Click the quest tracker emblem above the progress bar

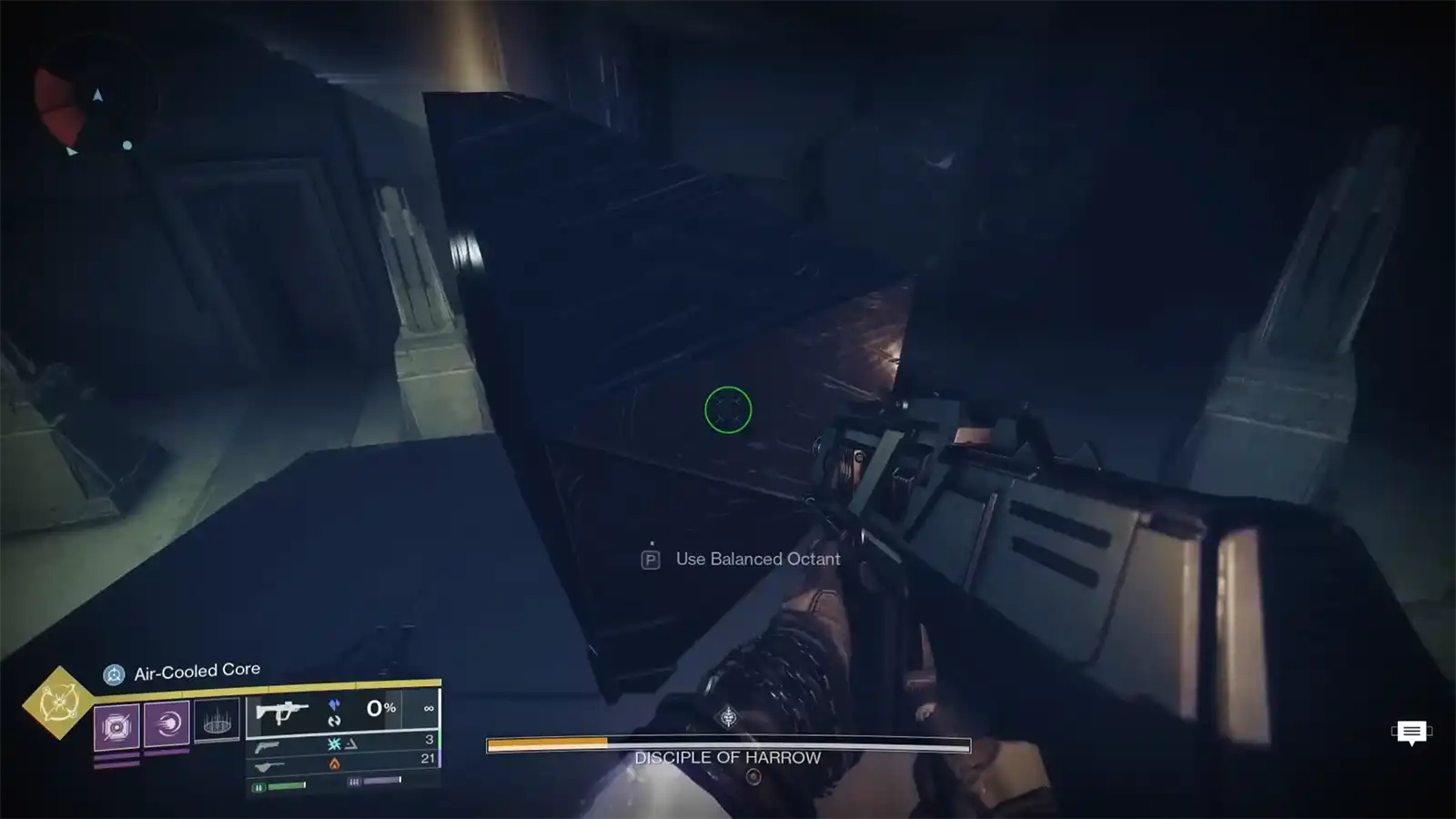728,716
